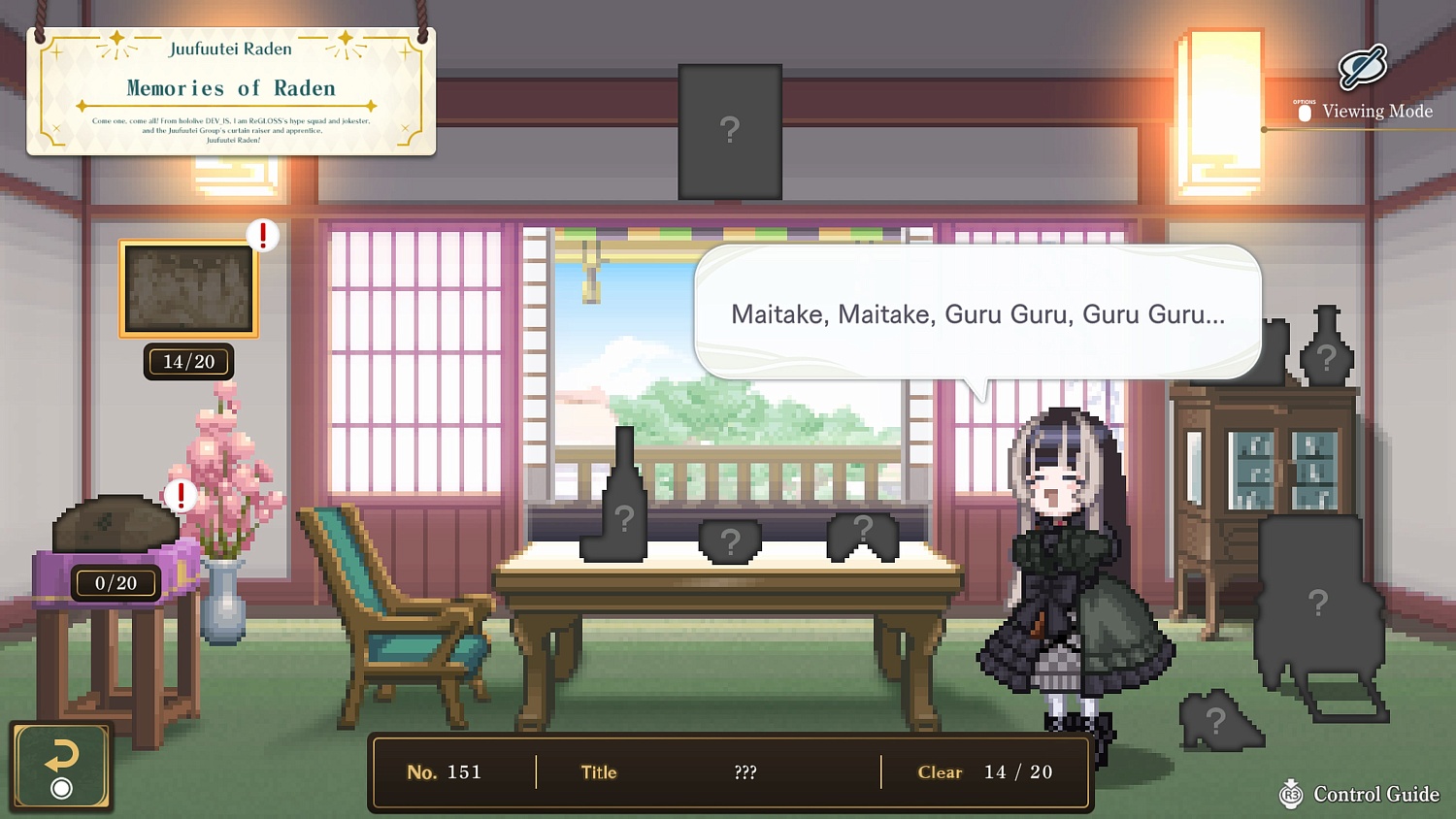Click the plate-shaped silhouette's question mark
The width and height of the screenshot is (1456, 819).
pyautogui.click(x=730, y=539)
